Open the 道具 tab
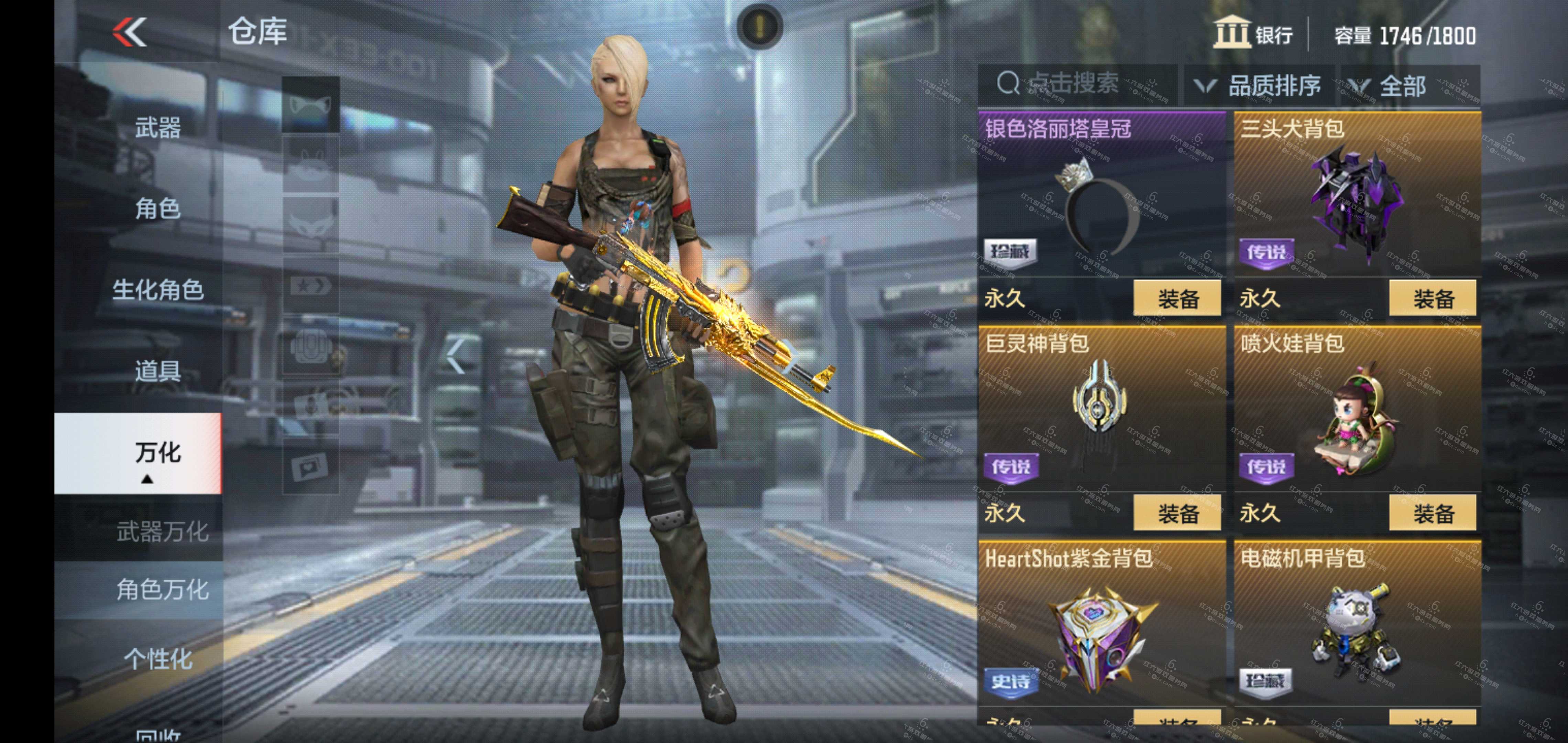 coord(157,370)
